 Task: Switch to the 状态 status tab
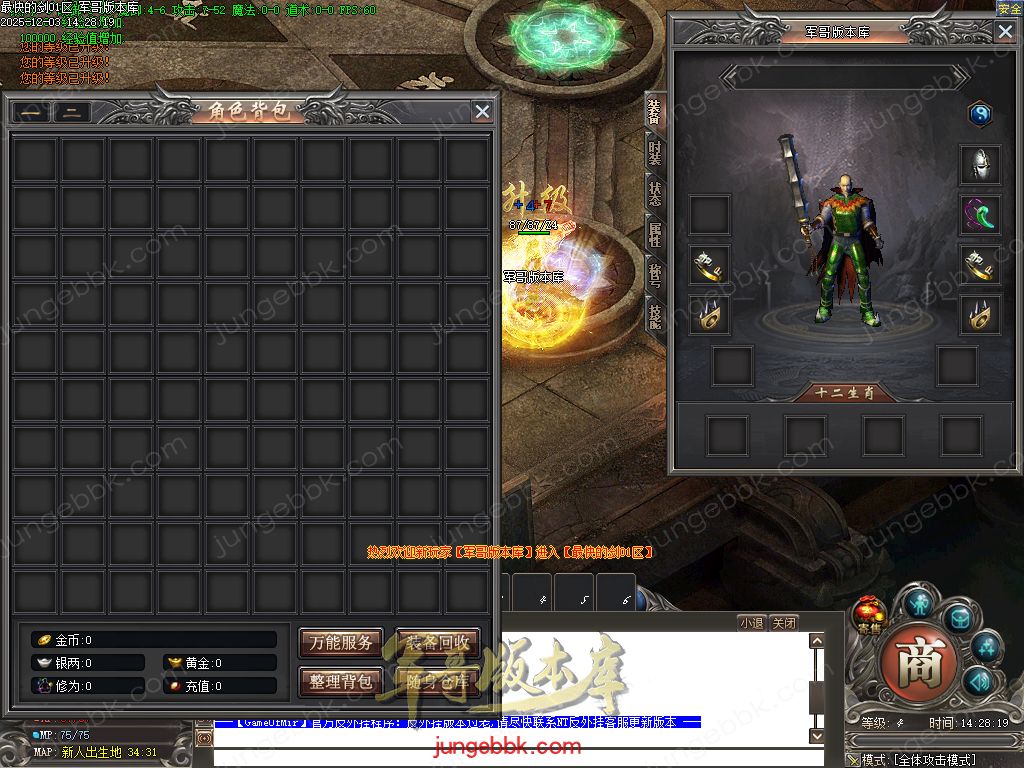(x=655, y=193)
